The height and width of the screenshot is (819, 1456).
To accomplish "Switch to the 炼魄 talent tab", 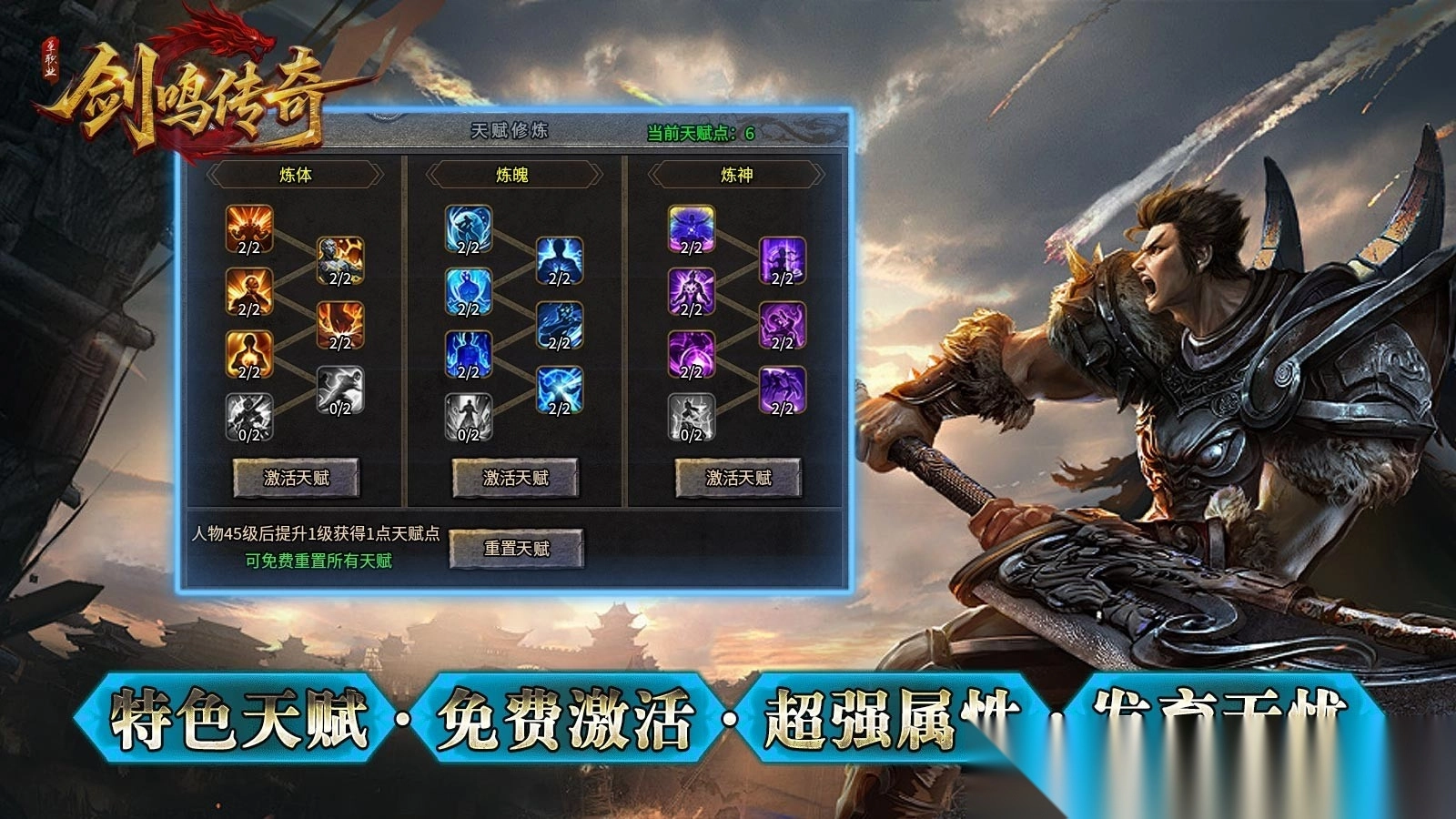I will point(514,173).
